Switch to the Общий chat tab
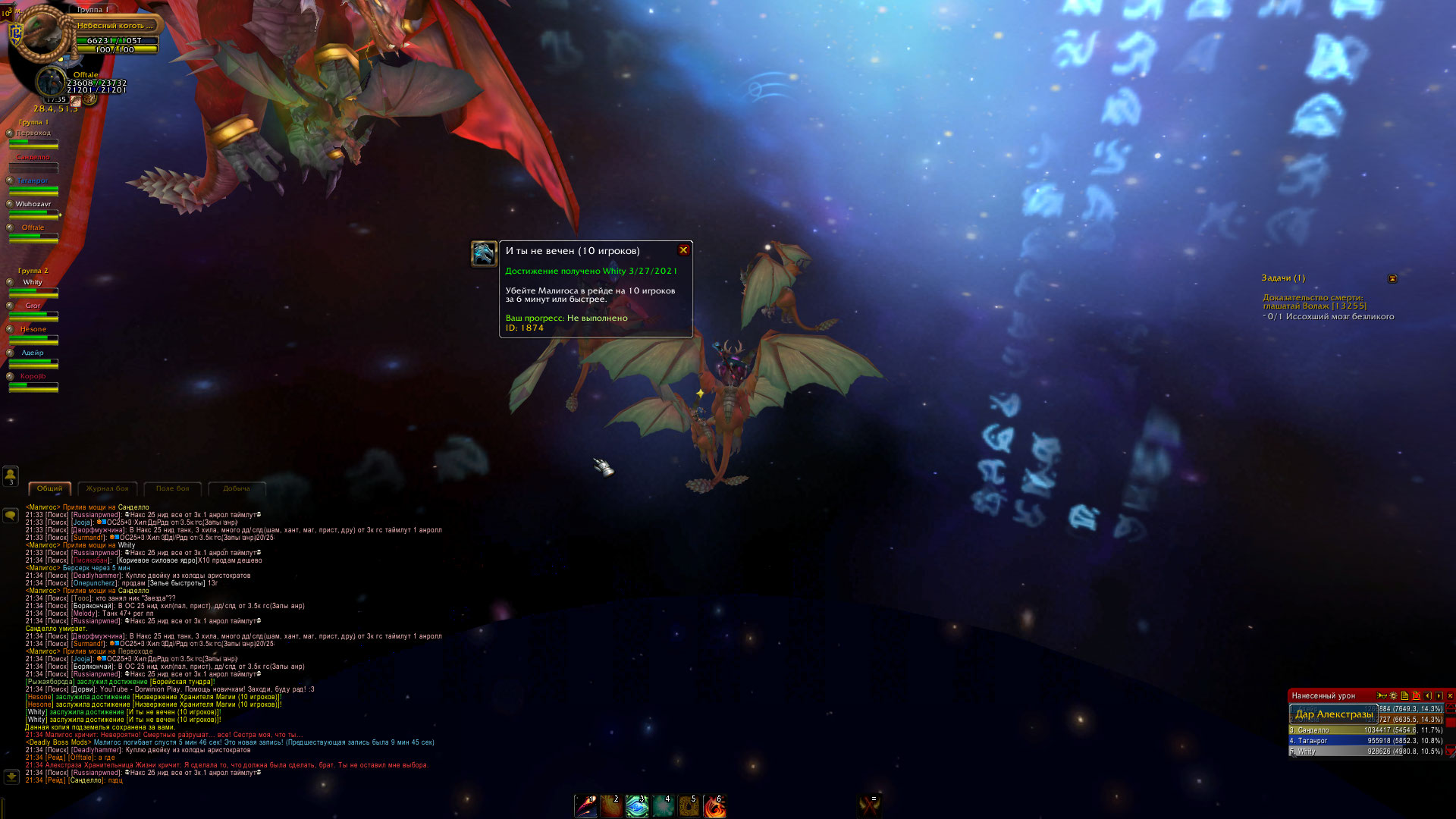Viewport: 1456px width, 819px height. tap(50, 489)
